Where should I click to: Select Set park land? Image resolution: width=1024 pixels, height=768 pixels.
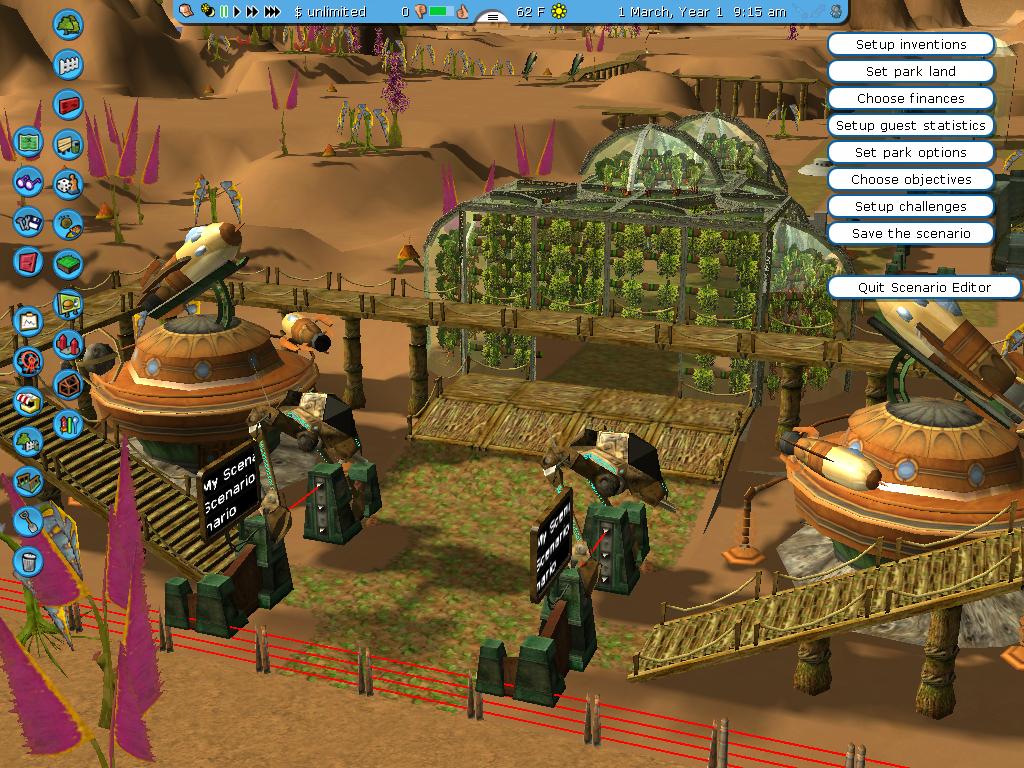(911, 72)
